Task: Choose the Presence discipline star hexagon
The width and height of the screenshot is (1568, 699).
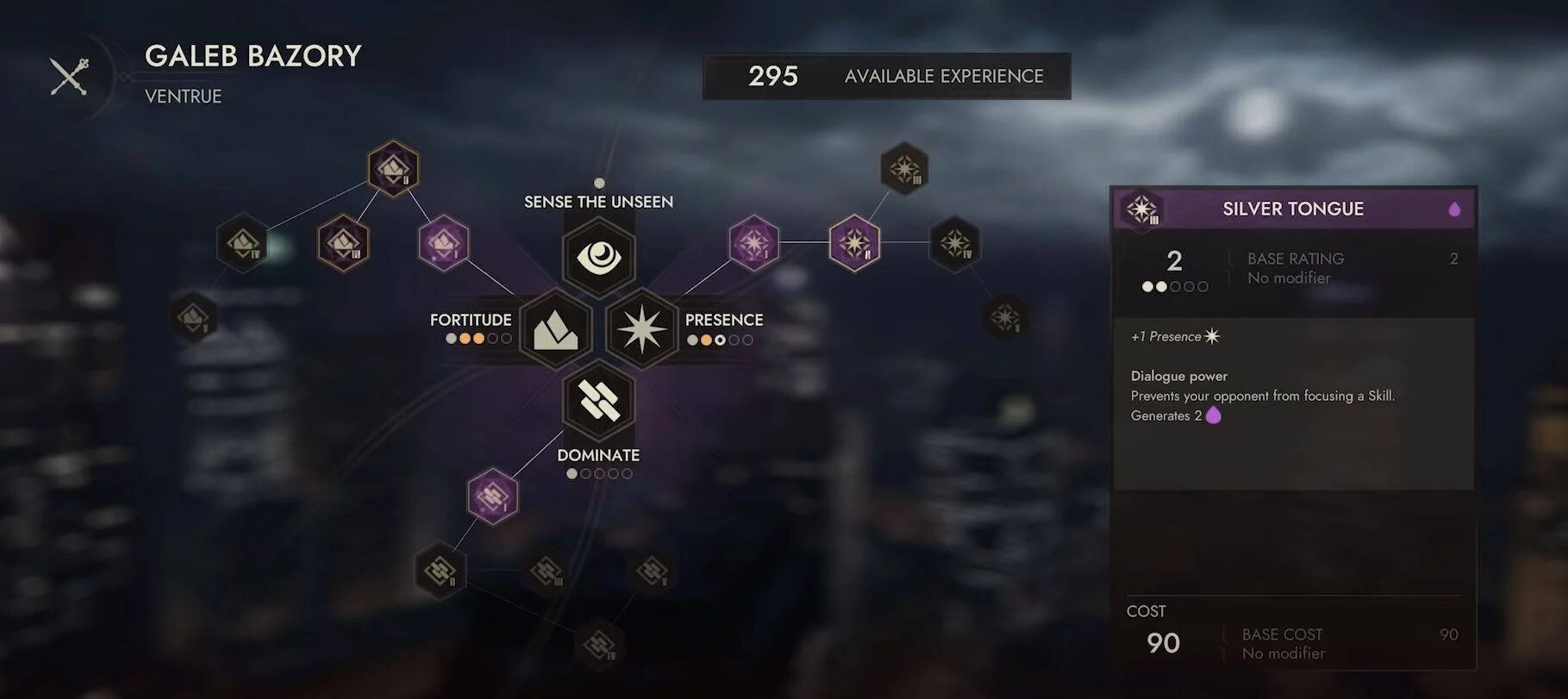Action: [642, 329]
